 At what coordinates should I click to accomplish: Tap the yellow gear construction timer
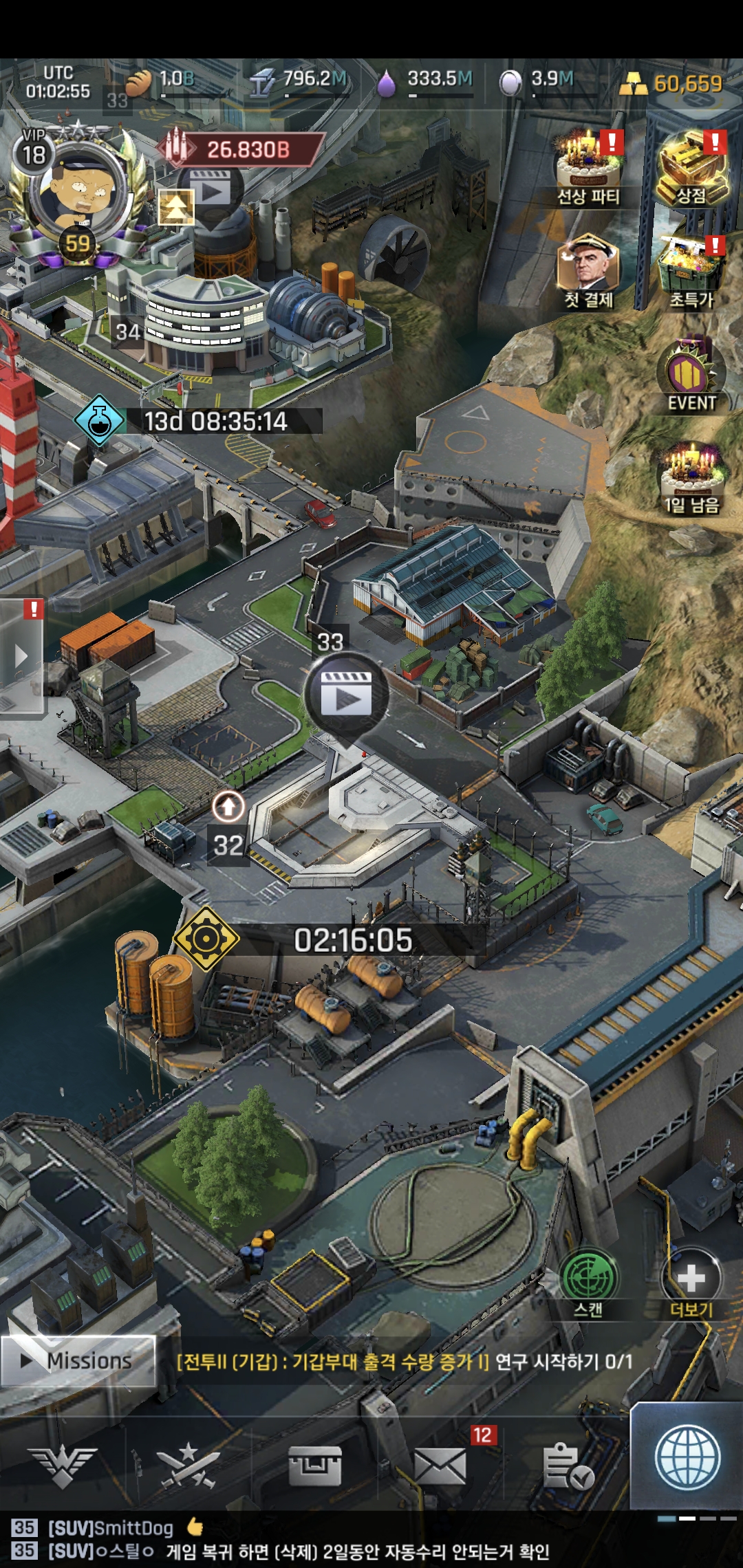click(x=206, y=939)
